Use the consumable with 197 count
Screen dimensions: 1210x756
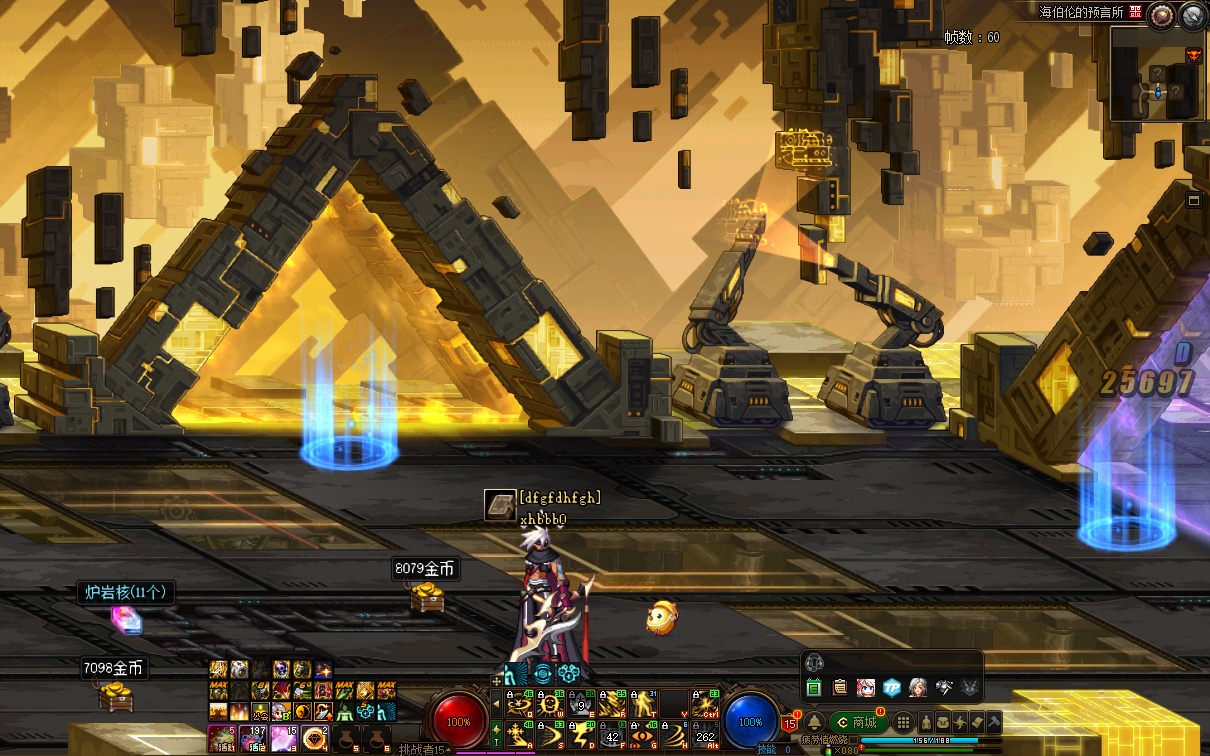[x=254, y=739]
